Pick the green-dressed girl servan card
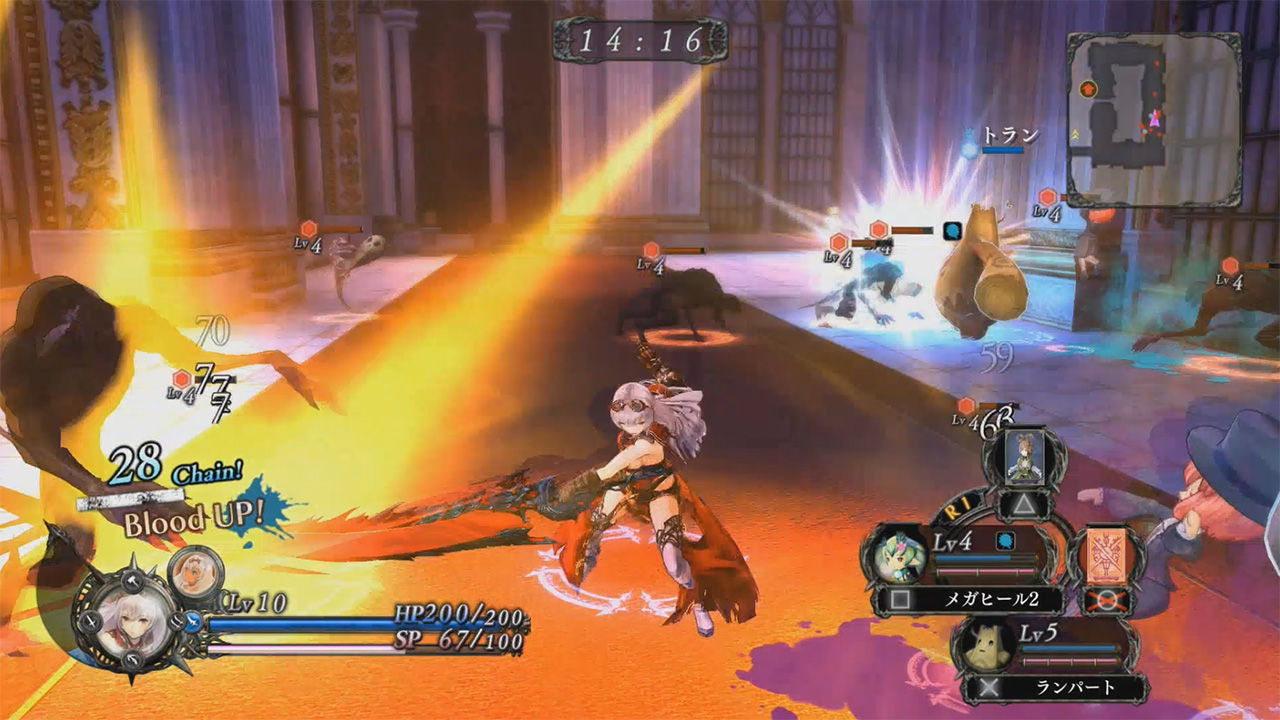Image resolution: width=1280 pixels, height=720 pixels. coord(1023,456)
